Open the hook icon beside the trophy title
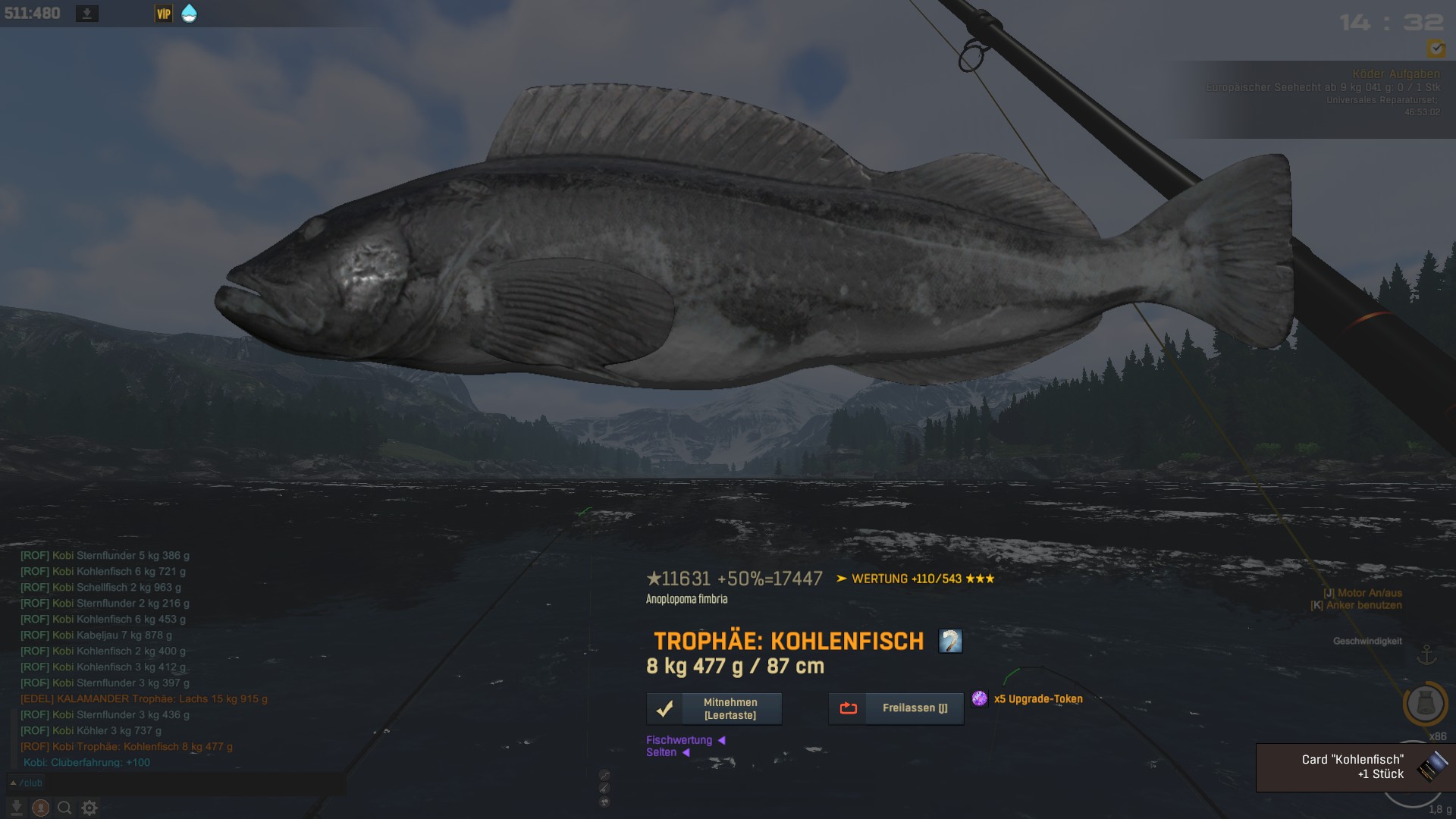 [x=950, y=642]
